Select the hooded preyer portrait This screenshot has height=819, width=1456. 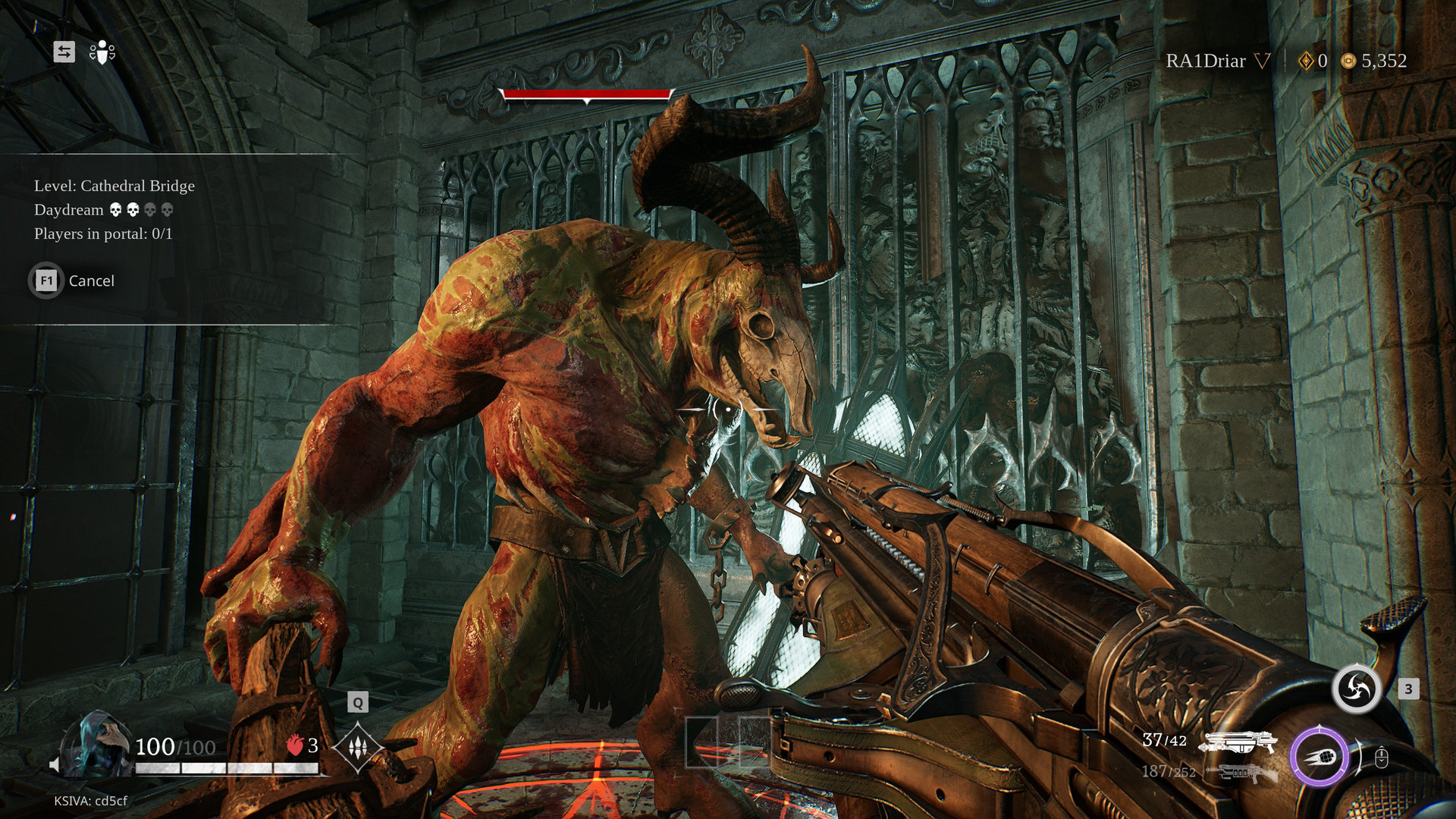coord(97,745)
